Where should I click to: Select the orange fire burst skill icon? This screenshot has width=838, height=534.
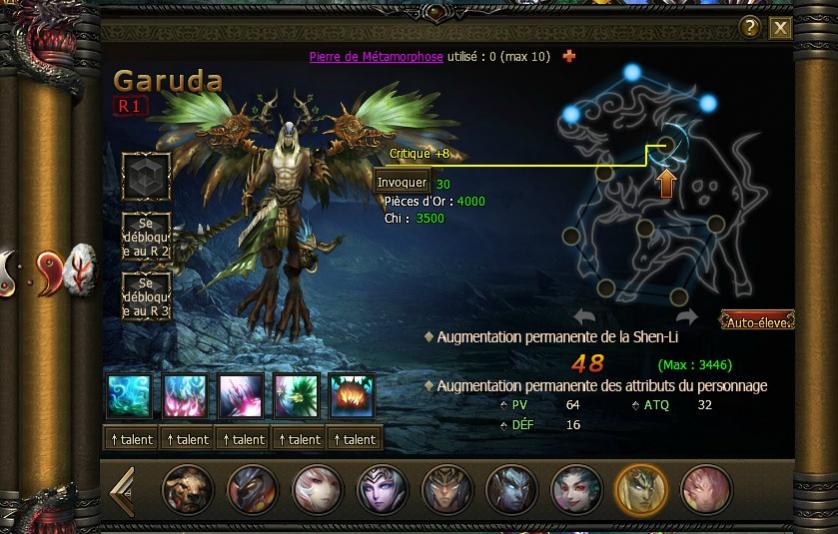[x=352, y=396]
